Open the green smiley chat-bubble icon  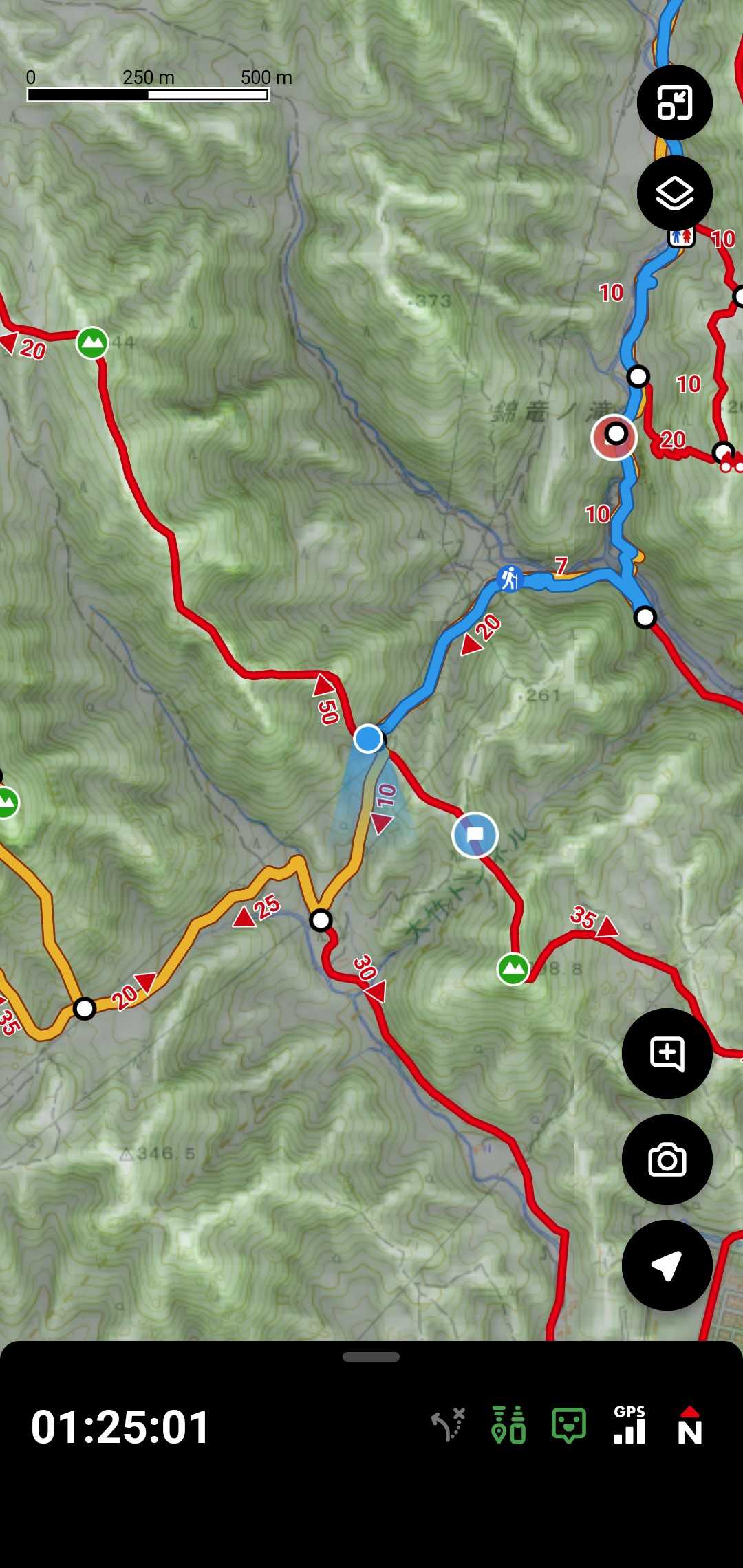click(569, 1426)
